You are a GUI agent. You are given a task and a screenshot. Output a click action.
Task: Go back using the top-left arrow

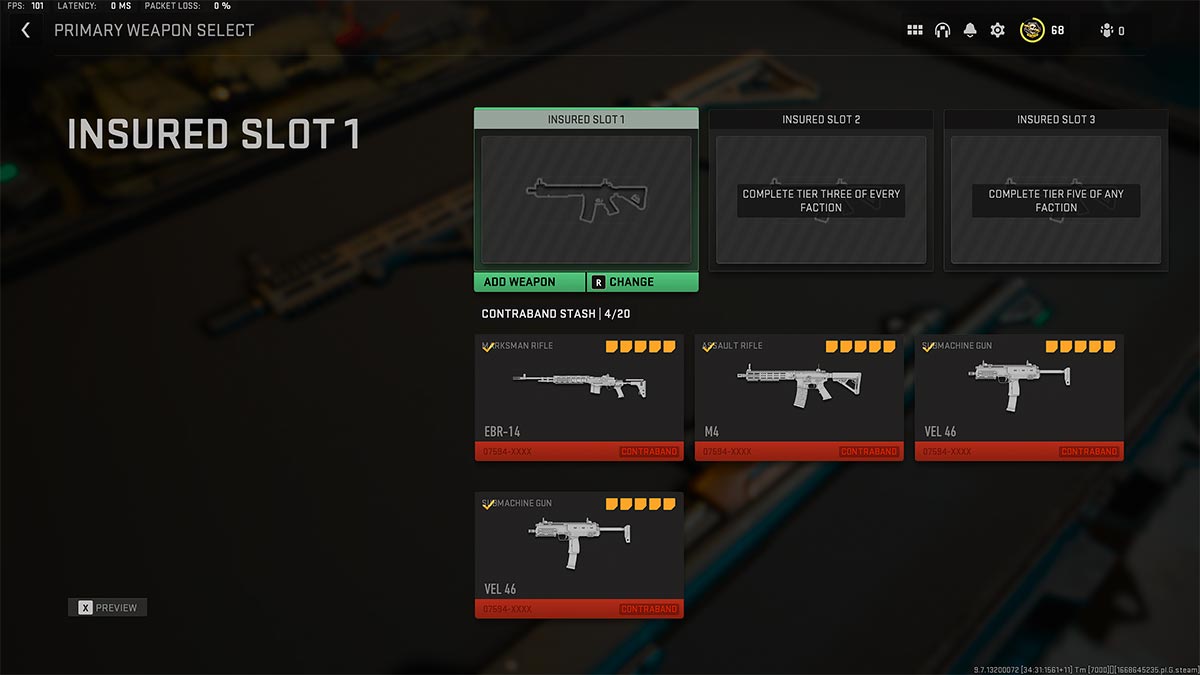(x=26, y=30)
